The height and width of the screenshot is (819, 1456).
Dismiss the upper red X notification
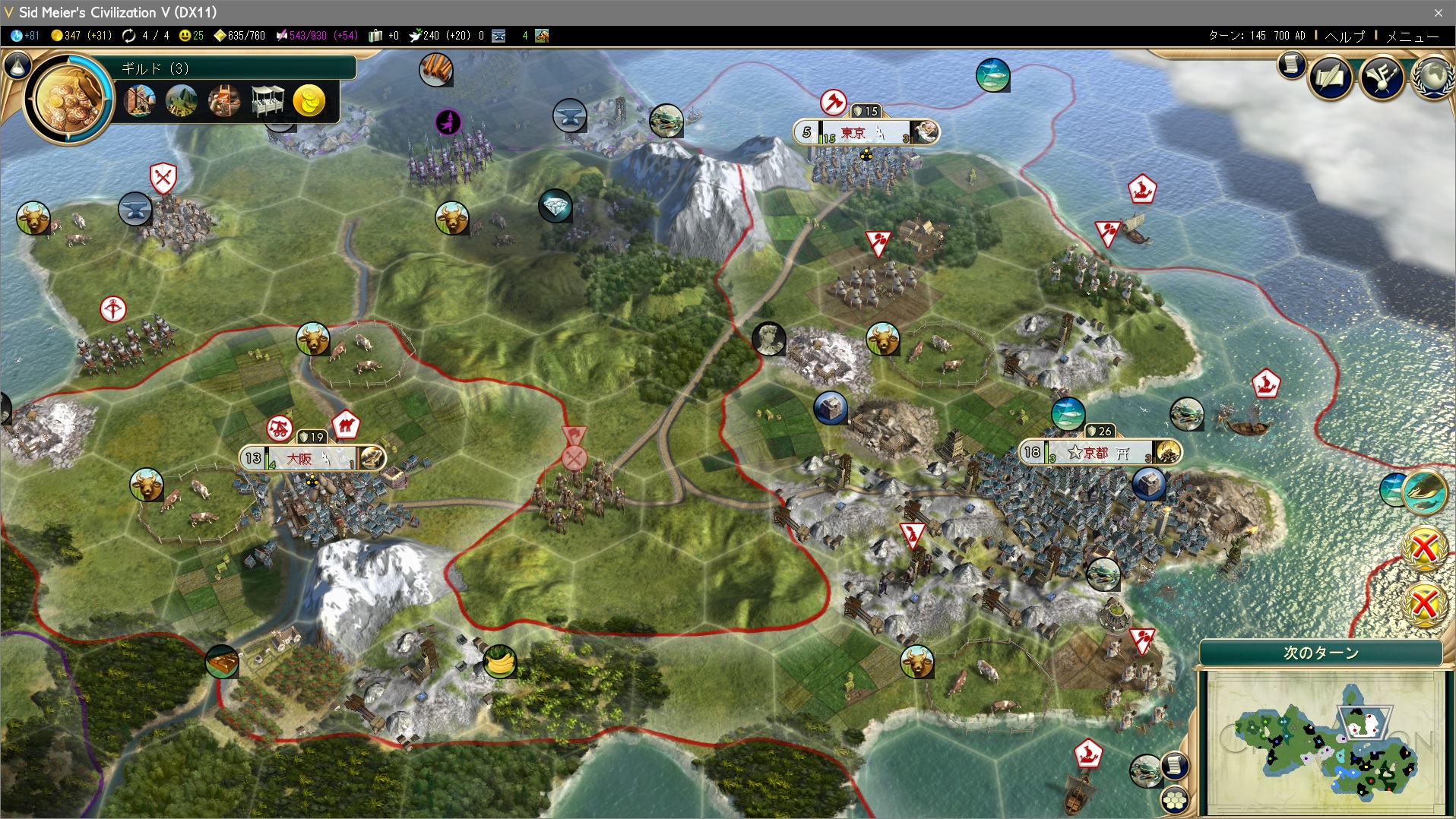click(1424, 547)
